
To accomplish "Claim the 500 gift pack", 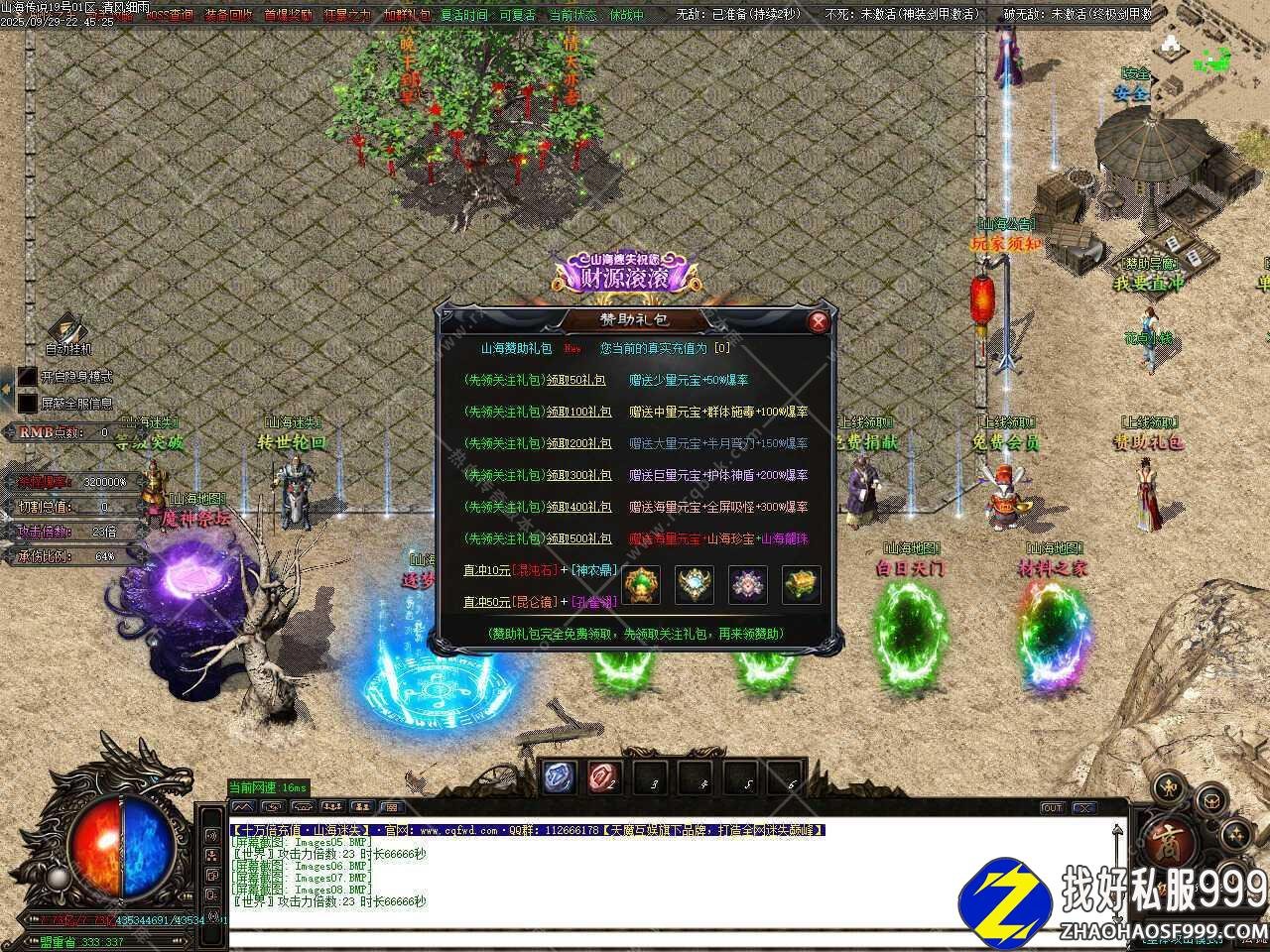I will click(x=581, y=538).
